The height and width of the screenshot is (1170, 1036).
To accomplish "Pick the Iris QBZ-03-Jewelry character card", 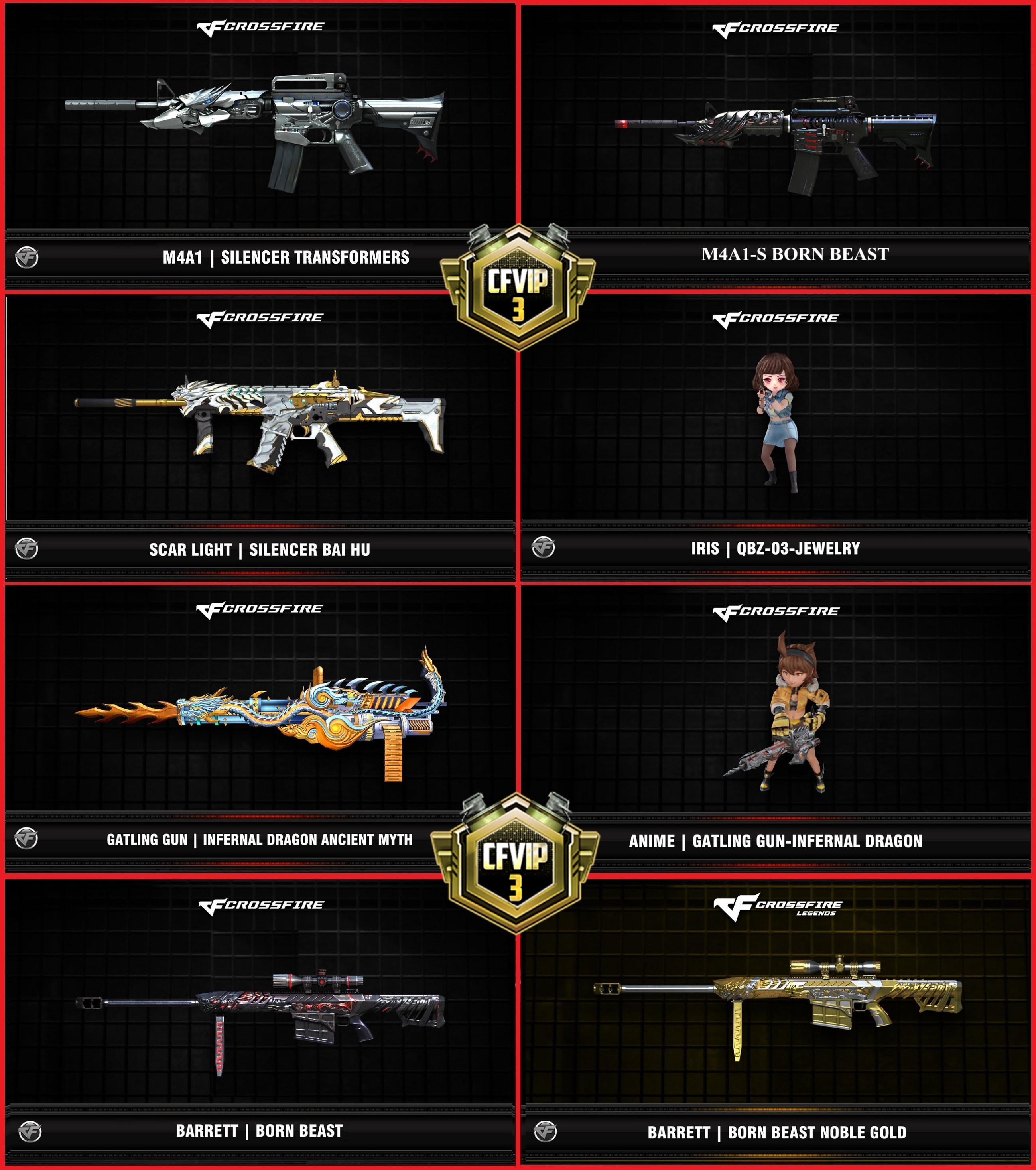I will (x=776, y=423).
